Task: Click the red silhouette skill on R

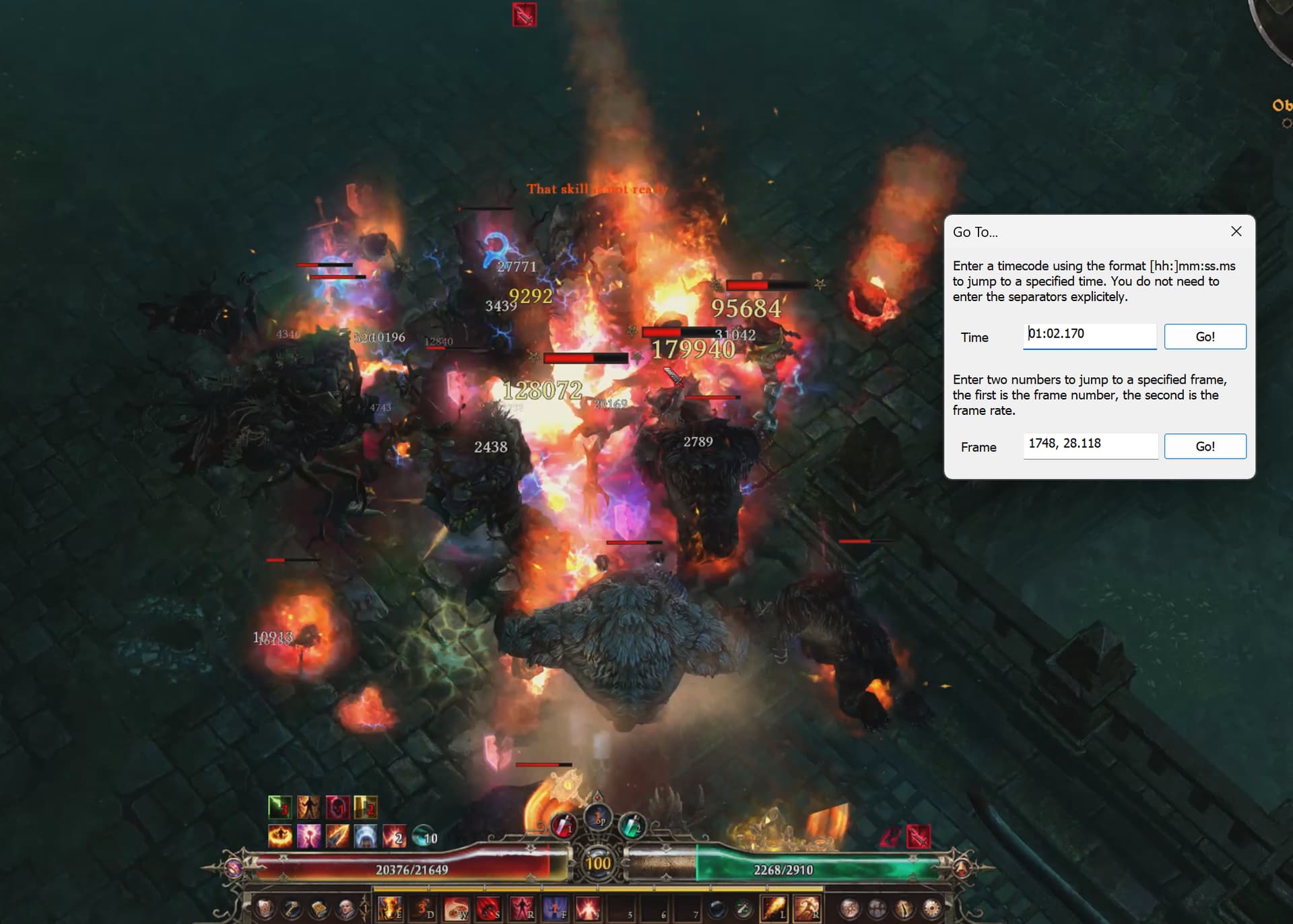Action: pos(522,909)
